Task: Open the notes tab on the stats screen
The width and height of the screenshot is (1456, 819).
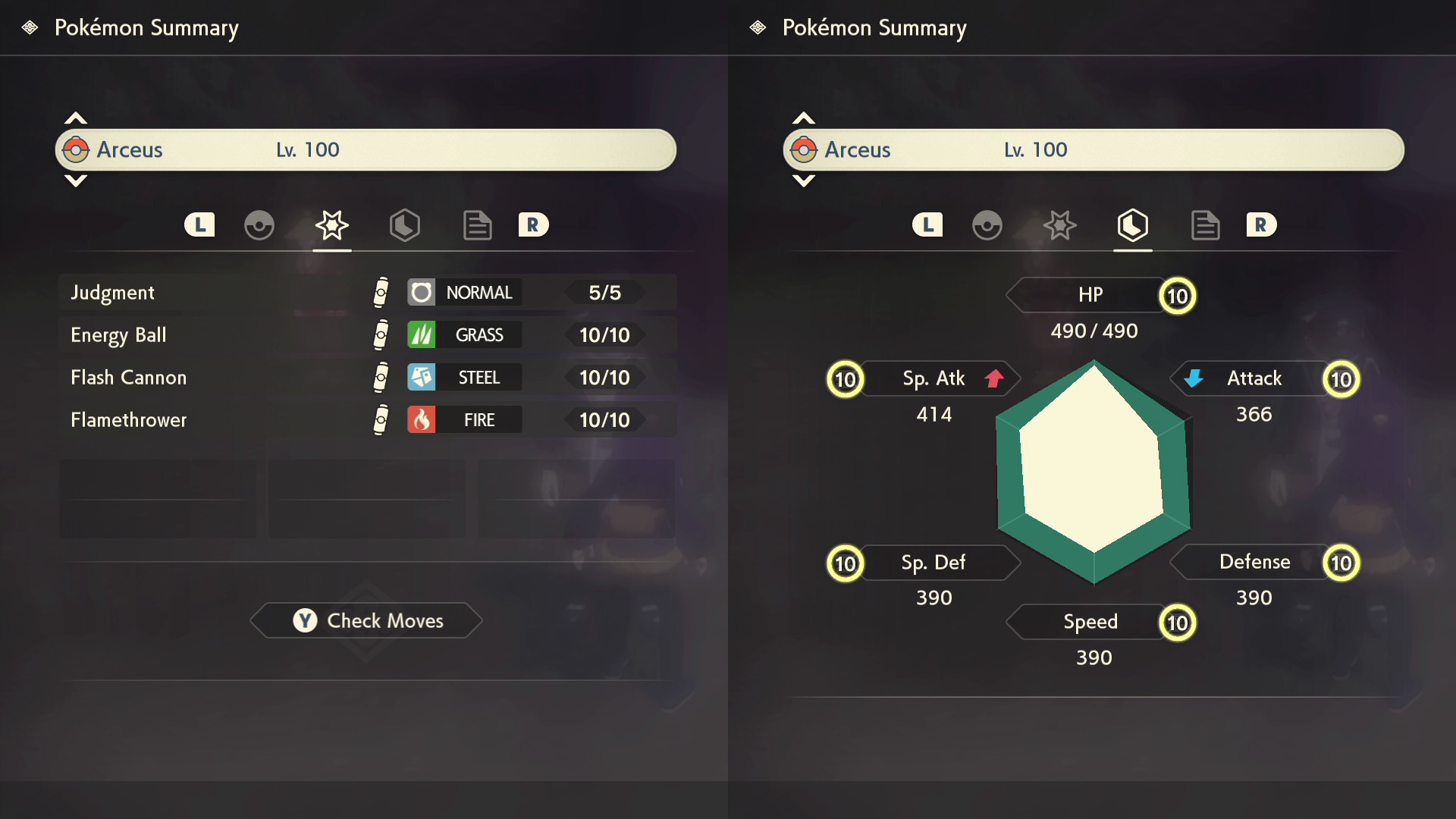Action: (x=1205, y=225)
